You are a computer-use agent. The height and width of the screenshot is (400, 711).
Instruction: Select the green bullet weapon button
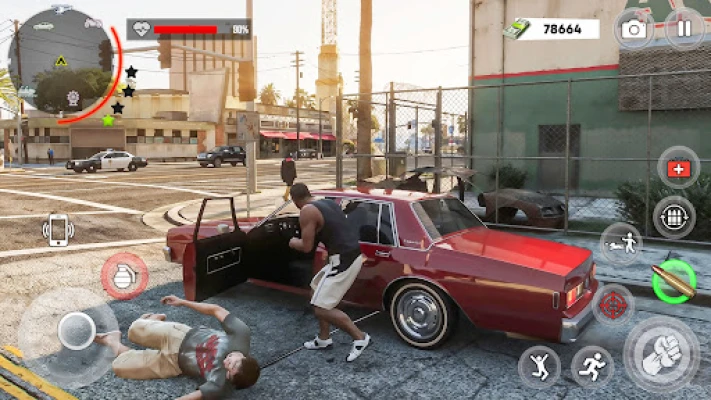tap(672, 281)
